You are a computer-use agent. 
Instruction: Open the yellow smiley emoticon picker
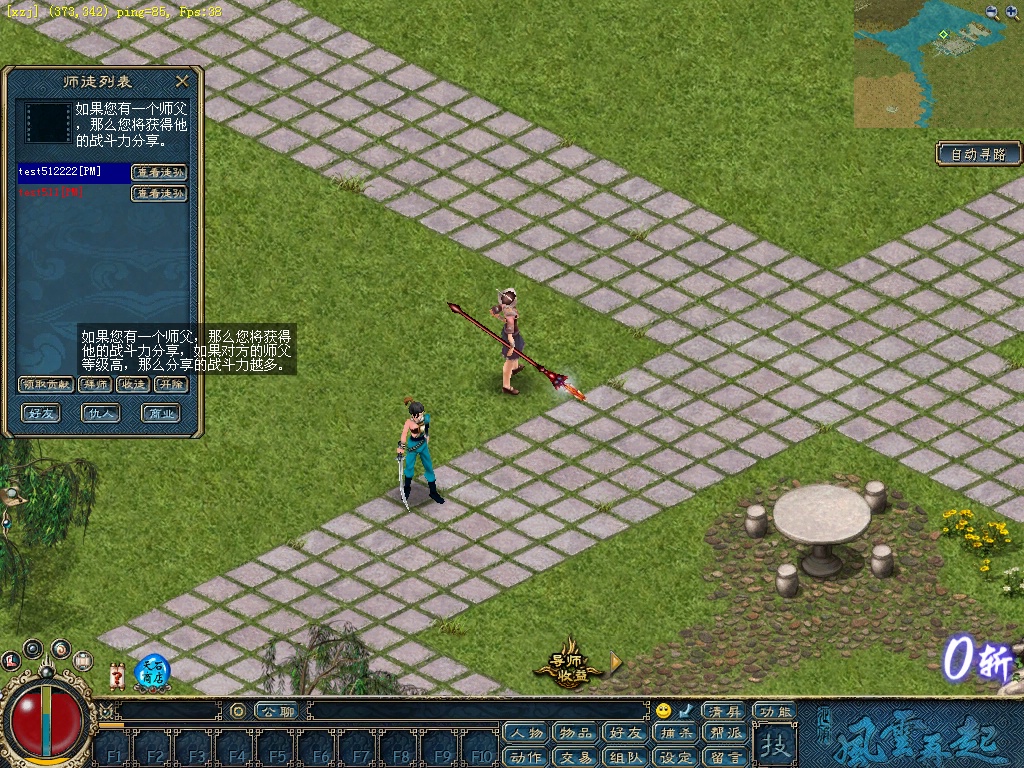point(663,711)
